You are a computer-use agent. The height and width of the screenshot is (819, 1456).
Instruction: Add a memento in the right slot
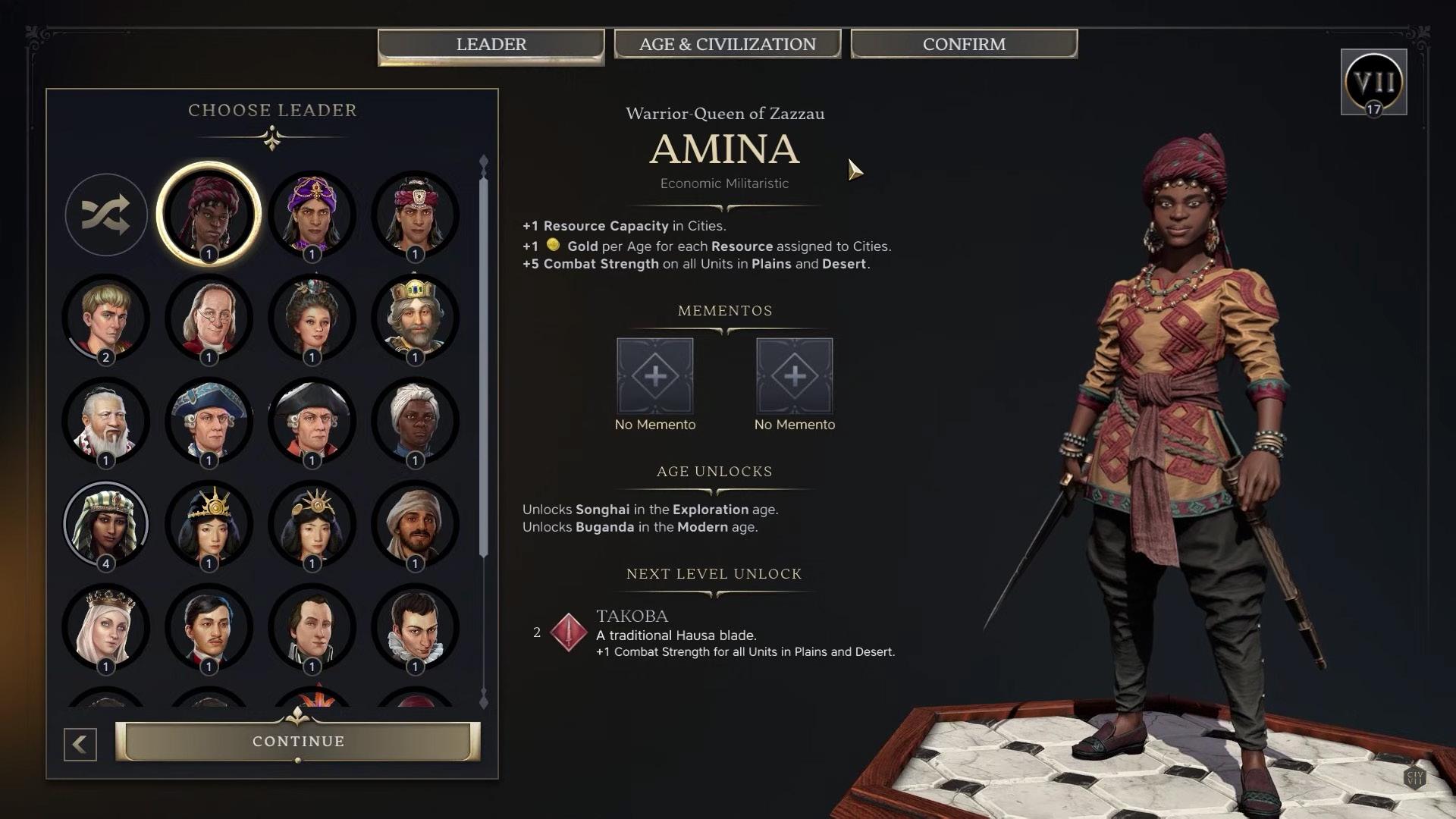tap(795, 376)
